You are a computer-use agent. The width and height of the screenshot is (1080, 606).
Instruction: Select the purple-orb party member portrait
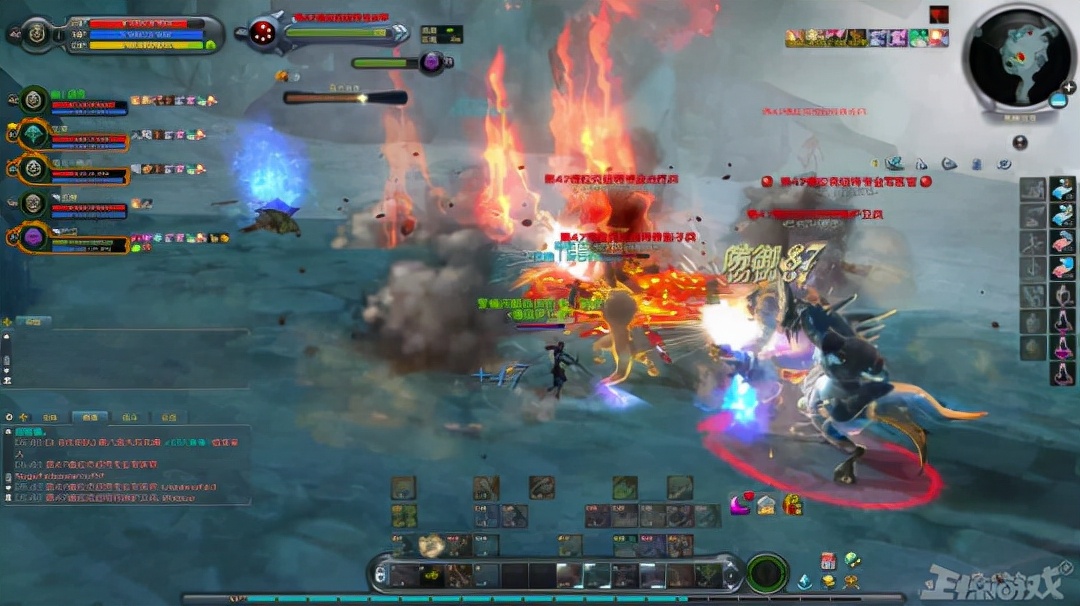tap(33, 238)
